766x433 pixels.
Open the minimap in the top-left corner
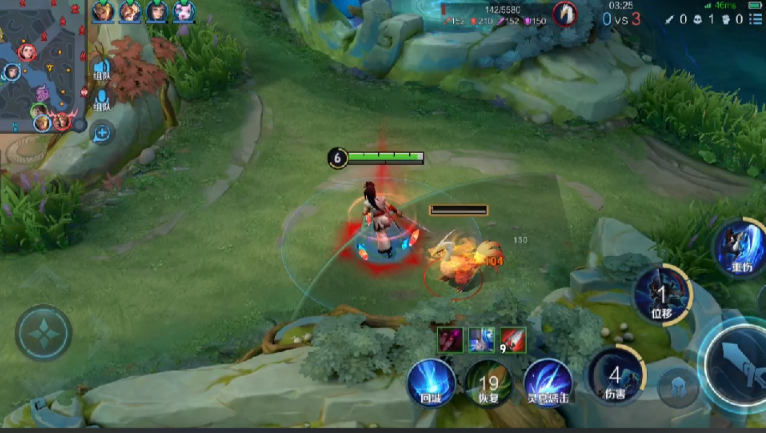coord(40,64)
